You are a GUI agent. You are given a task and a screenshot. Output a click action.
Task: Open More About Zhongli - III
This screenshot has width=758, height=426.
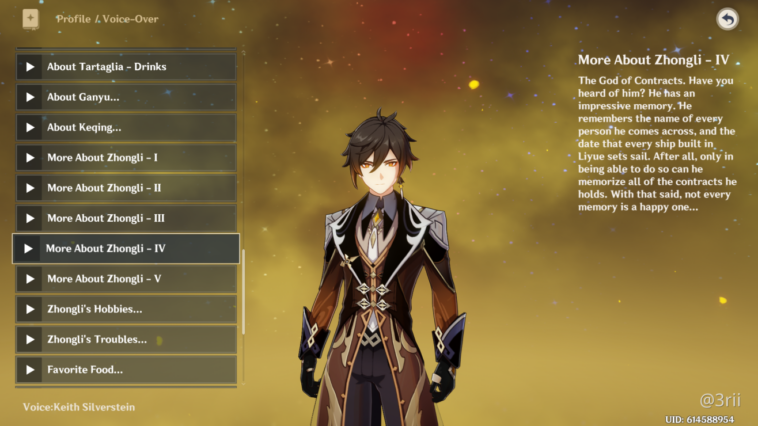(127, 218)
